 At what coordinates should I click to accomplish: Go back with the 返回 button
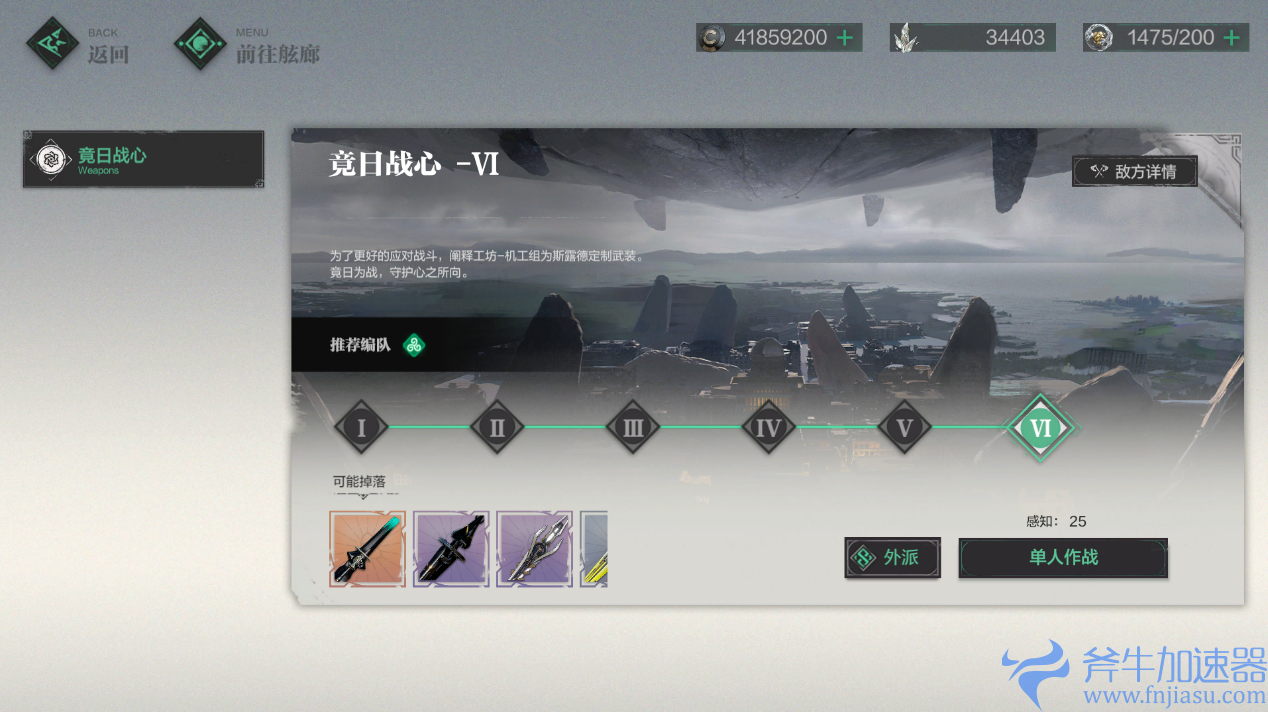click(x=79, y=44)
